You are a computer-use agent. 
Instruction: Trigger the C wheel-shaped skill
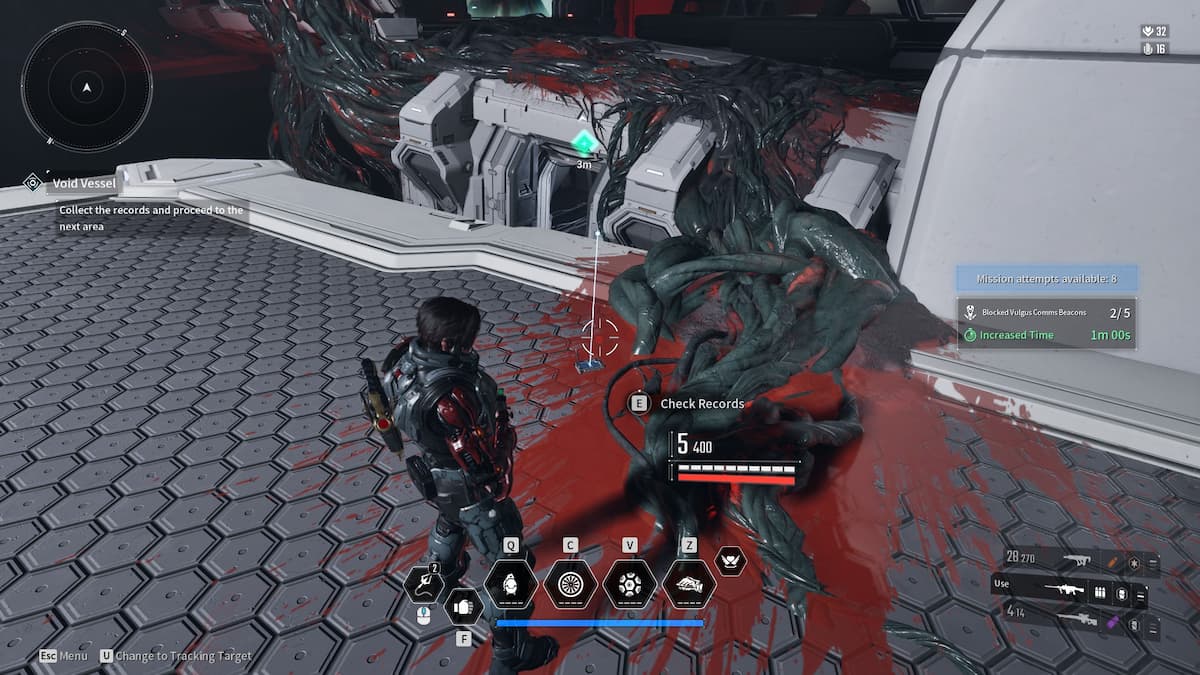(x=570, y=583)
